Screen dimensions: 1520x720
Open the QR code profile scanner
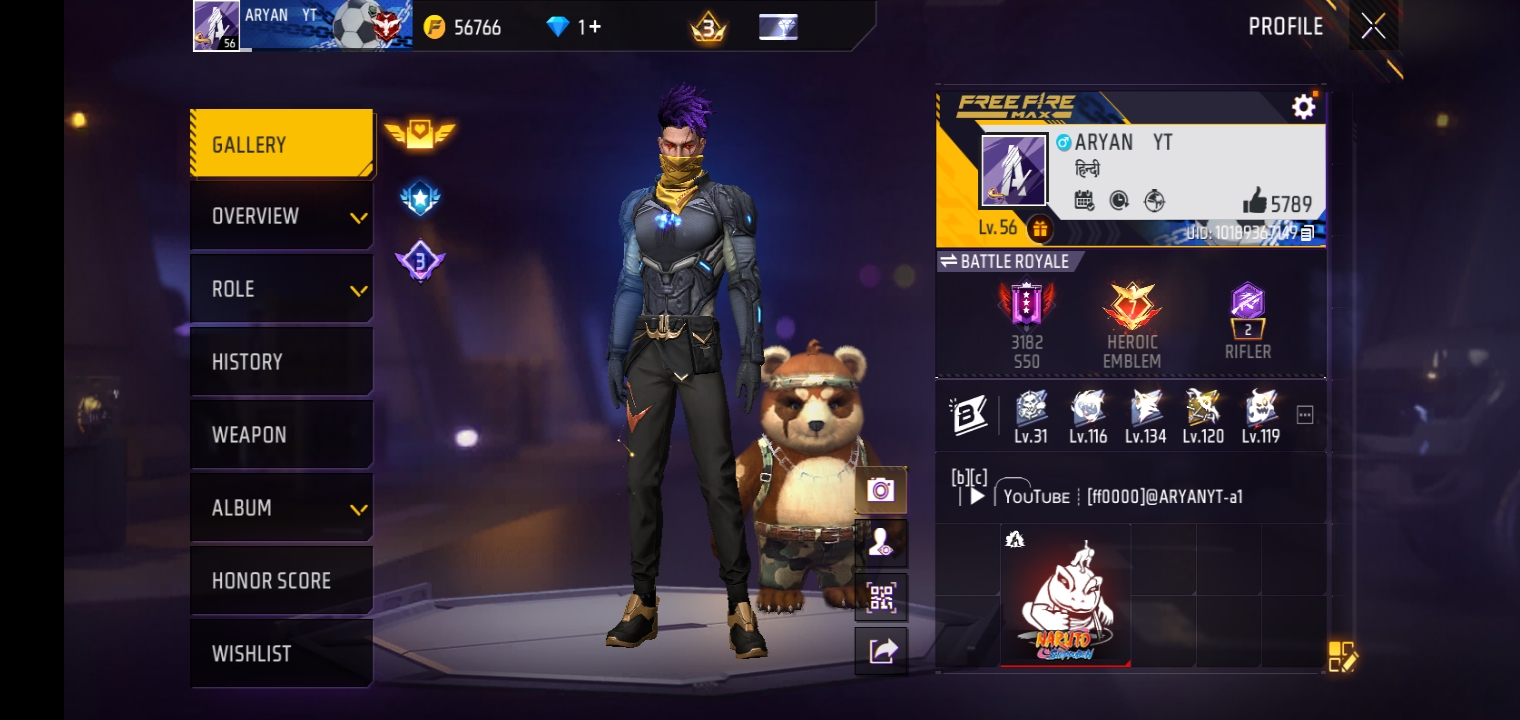point(881,597)
